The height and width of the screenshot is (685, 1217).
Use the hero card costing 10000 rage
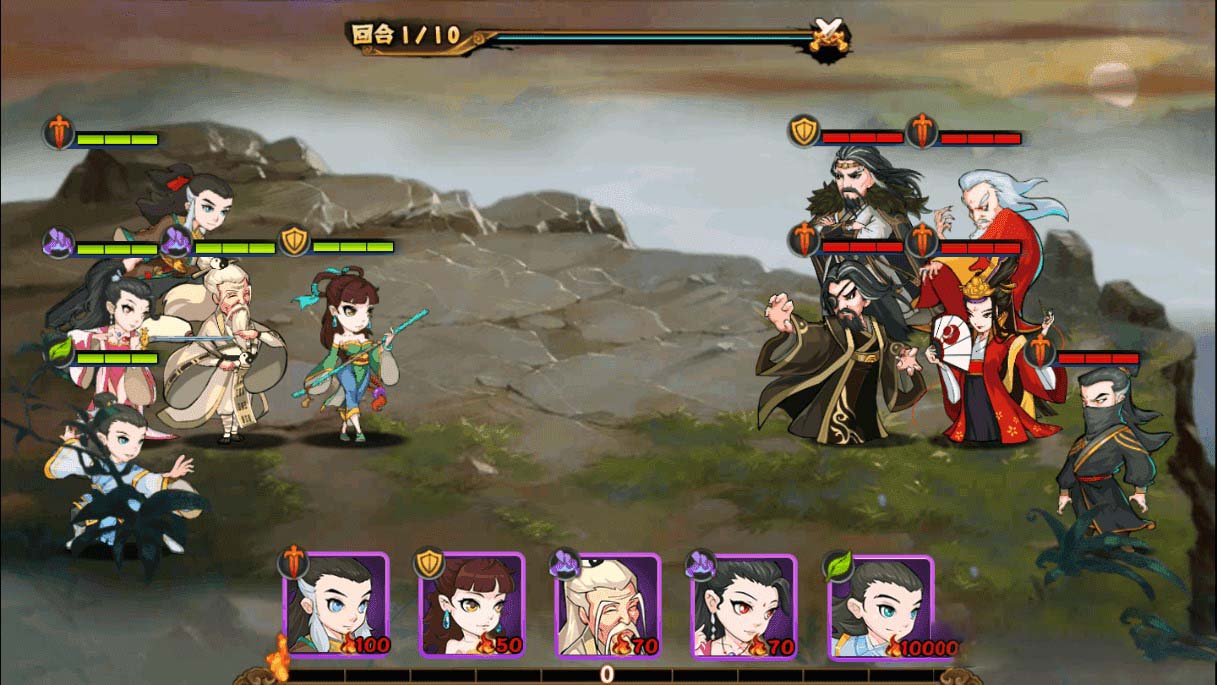pos(881,606)
